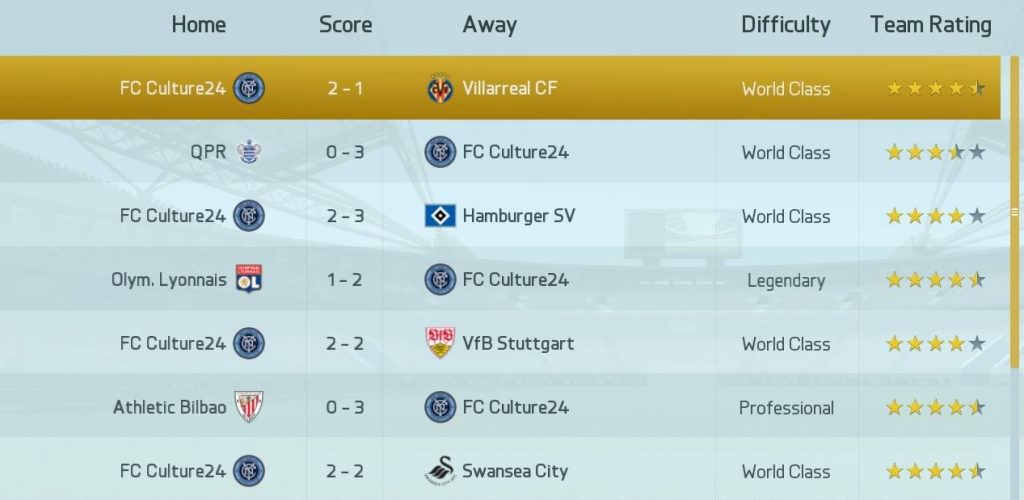Open the Swansea City match result
The width and height of the screenshot is (1024, 500).
500,471
